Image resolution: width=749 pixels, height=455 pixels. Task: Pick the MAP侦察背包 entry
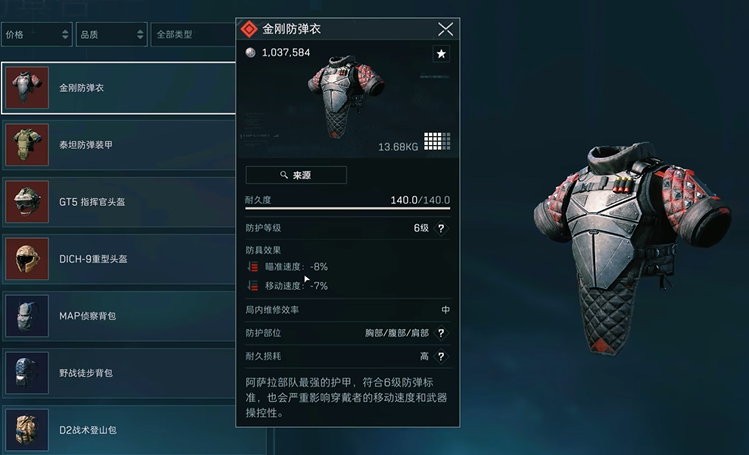120,316
